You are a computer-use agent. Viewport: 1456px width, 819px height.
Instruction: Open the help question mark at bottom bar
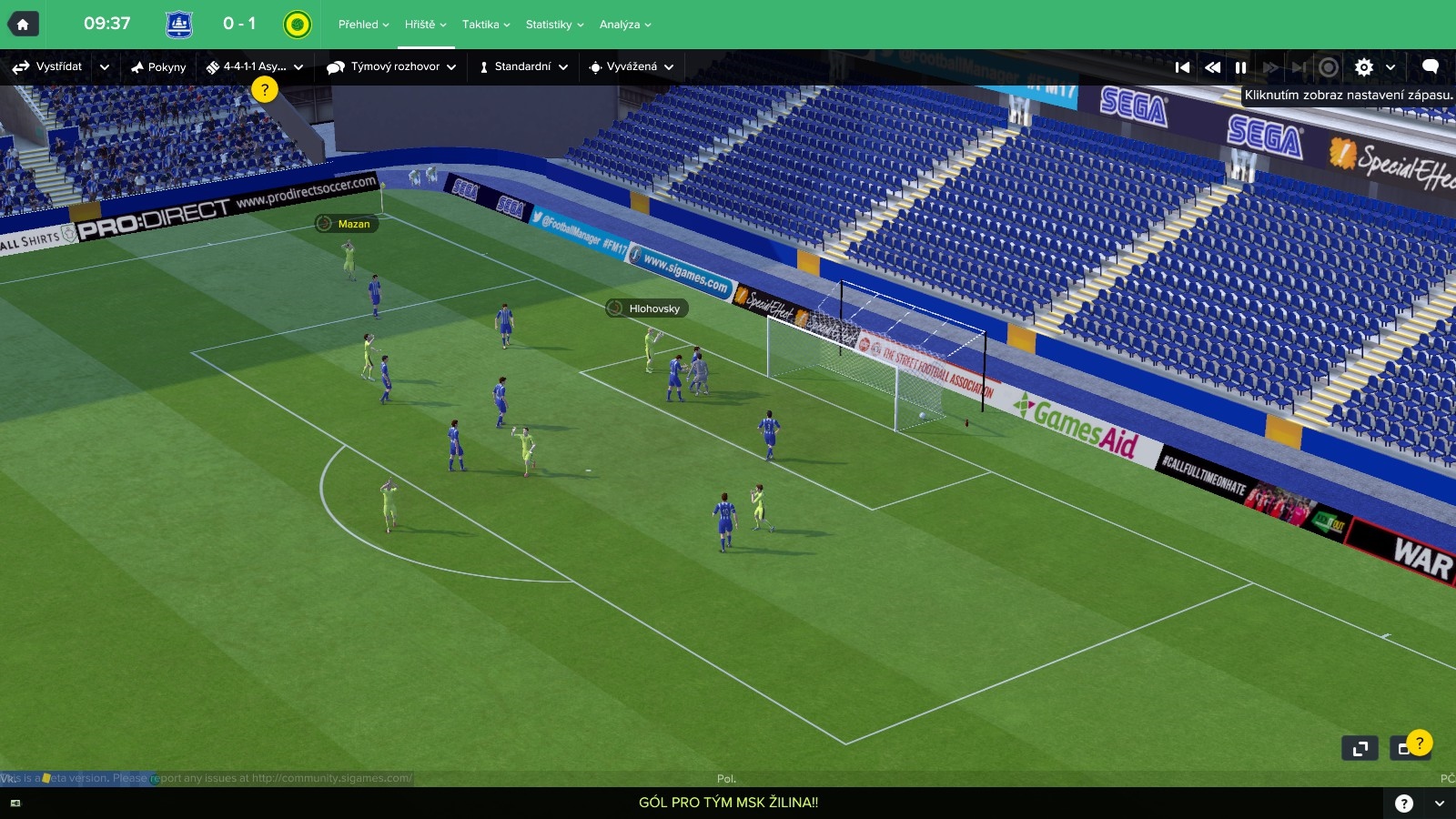click(1404, 803)
